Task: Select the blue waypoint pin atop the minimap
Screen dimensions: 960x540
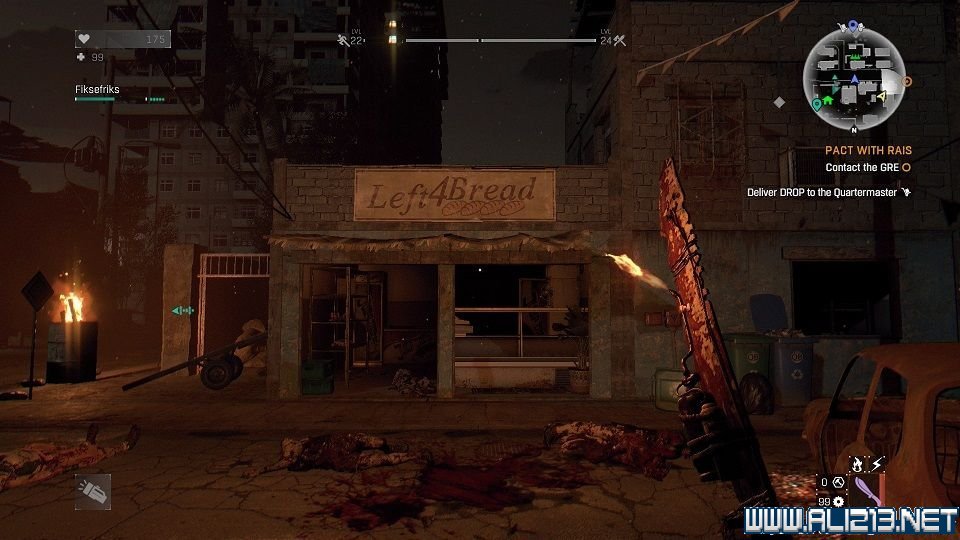Action: point(852,25)
